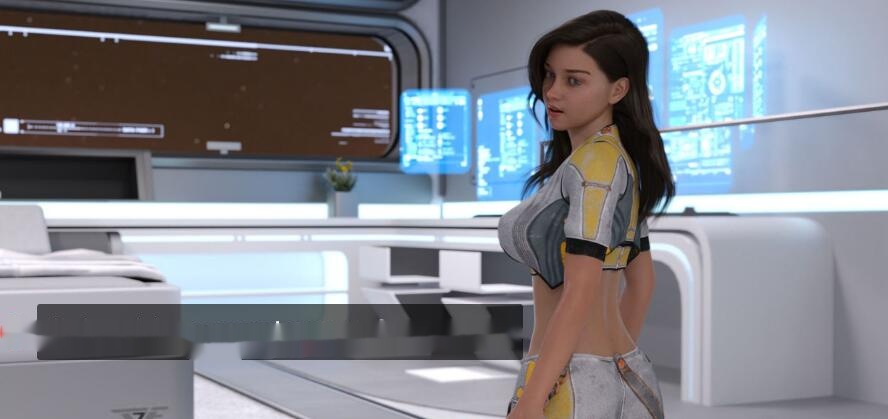Click the dark dialogue text box to continue
This screenshot has width=888, height=419.
click(280, 331)
